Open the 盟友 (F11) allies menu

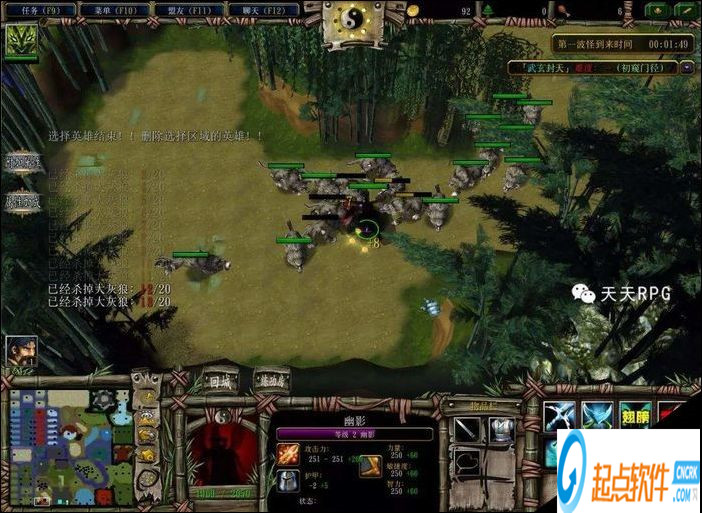pyautogui.click(x=189, y=10)
